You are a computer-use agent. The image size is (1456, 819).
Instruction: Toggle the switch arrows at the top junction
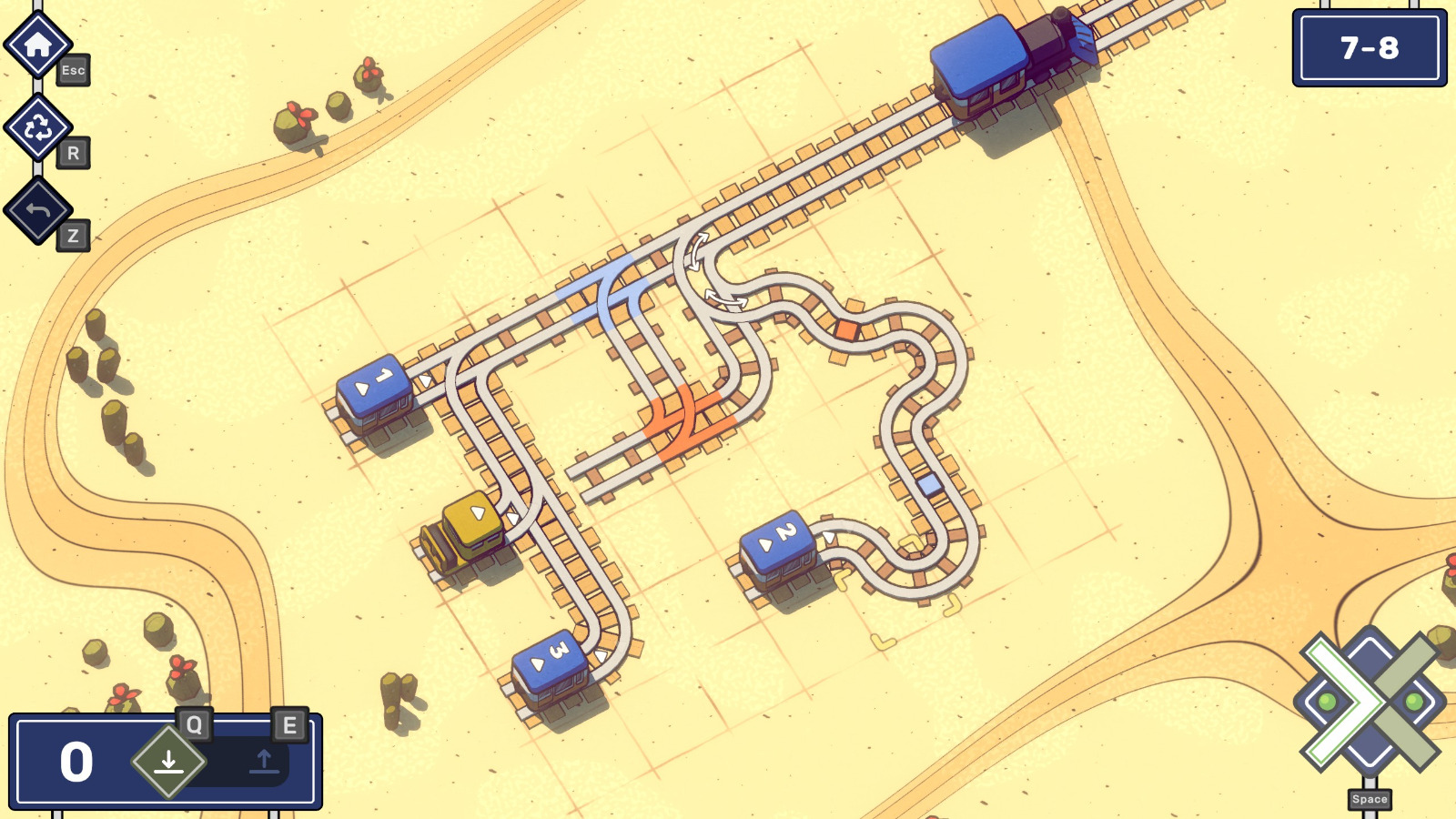point(697,253)
